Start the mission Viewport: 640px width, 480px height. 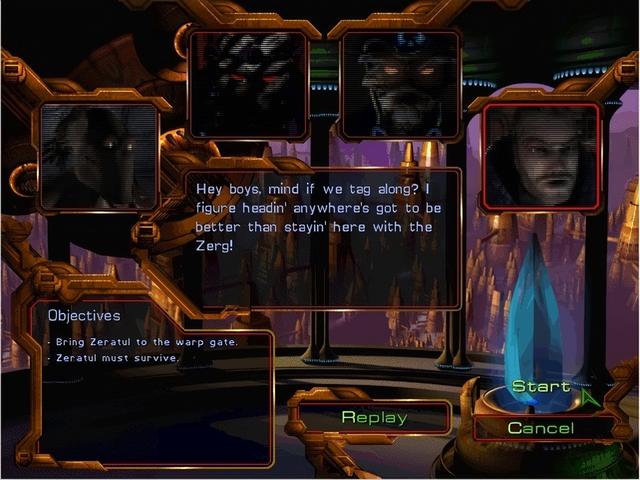click(x=541, y=387)
